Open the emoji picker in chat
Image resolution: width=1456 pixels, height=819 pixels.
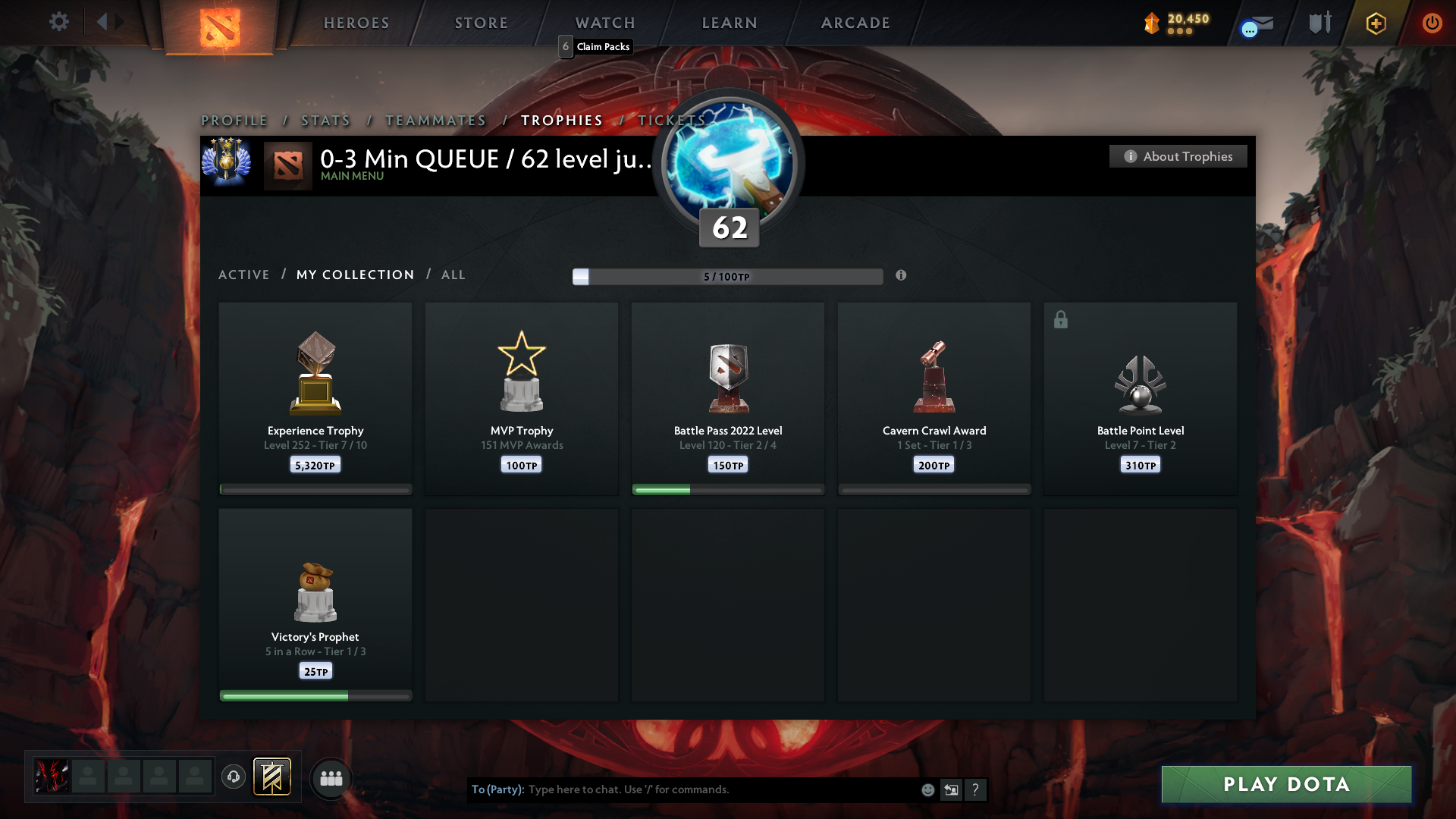tap(927, 789)
